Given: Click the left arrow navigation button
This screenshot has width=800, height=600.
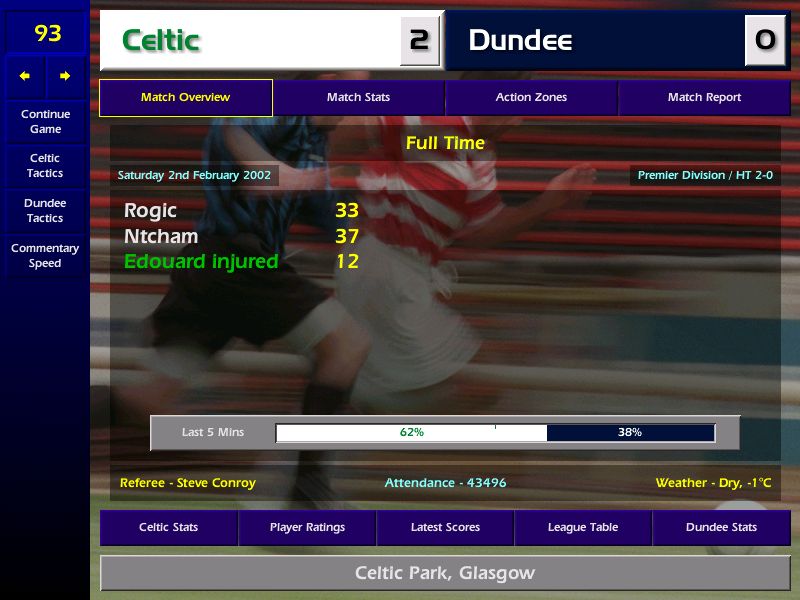Looking at the screenshot, I should (25, 76).
